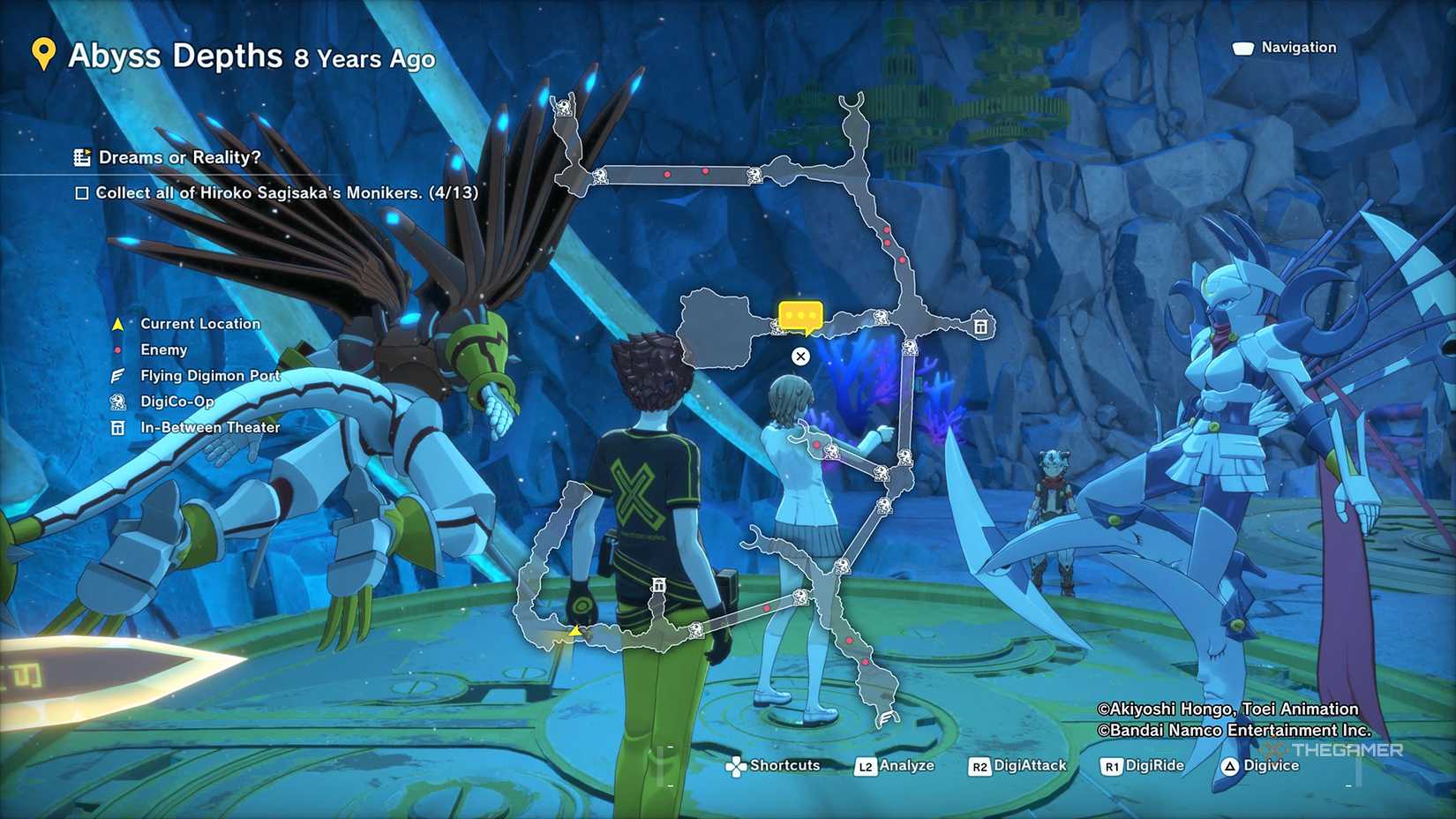Screen dimensions: 1456x819
Task: Open the yellow quest speech bubble marker
Action: click(x=801, y=315)
